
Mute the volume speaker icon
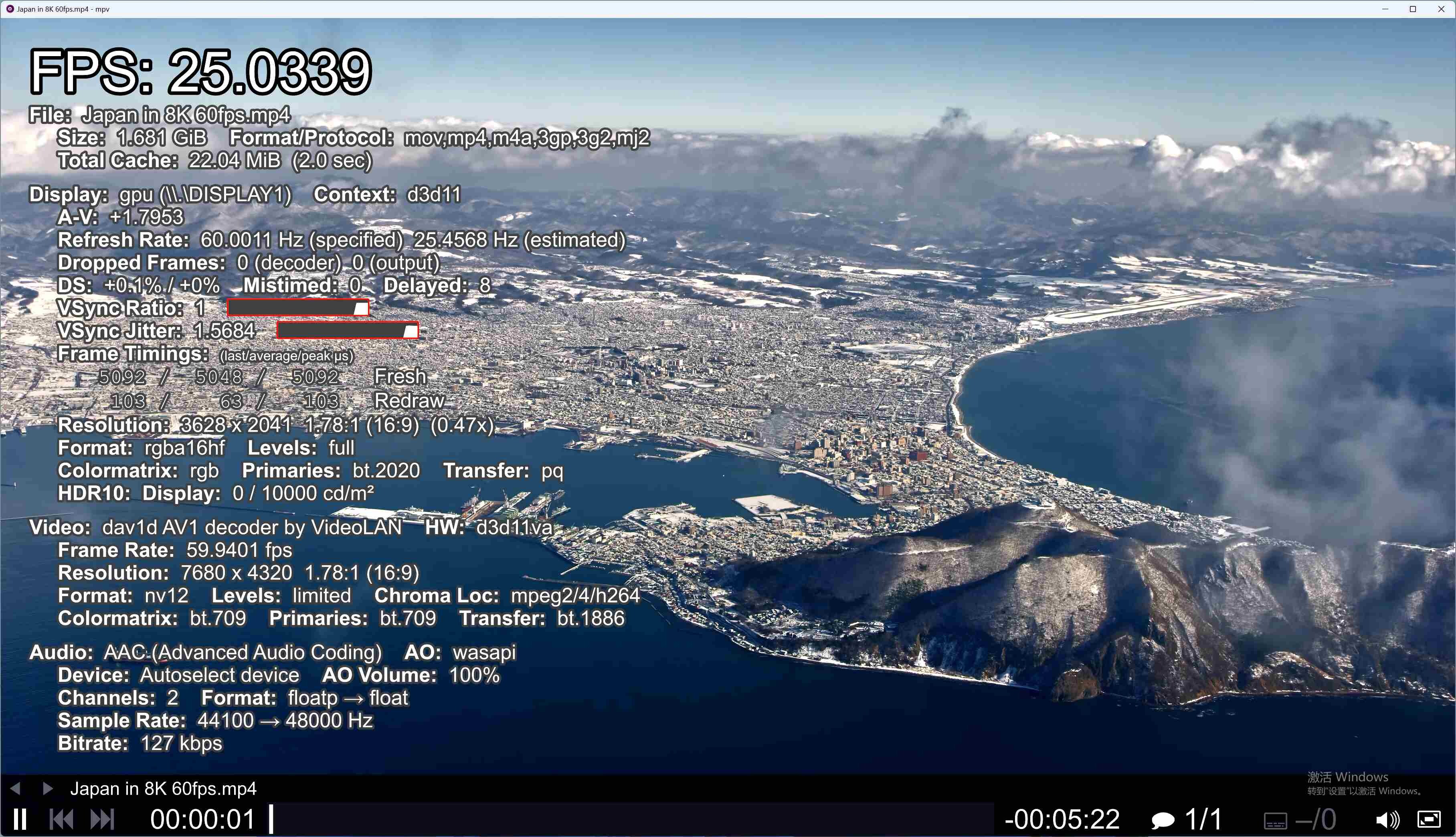1387,819
